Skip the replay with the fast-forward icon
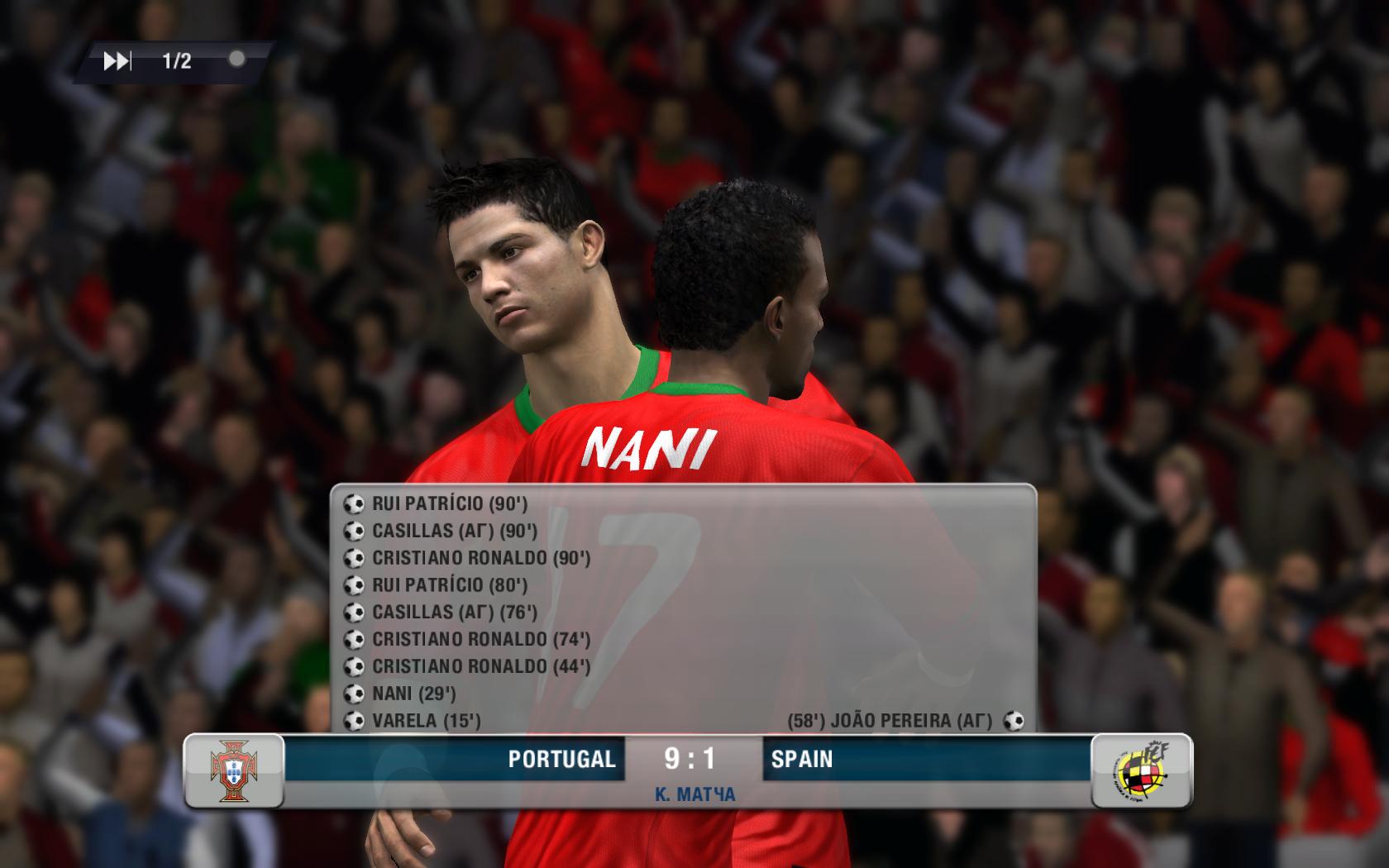1389x868 pixels. (117, 61)
